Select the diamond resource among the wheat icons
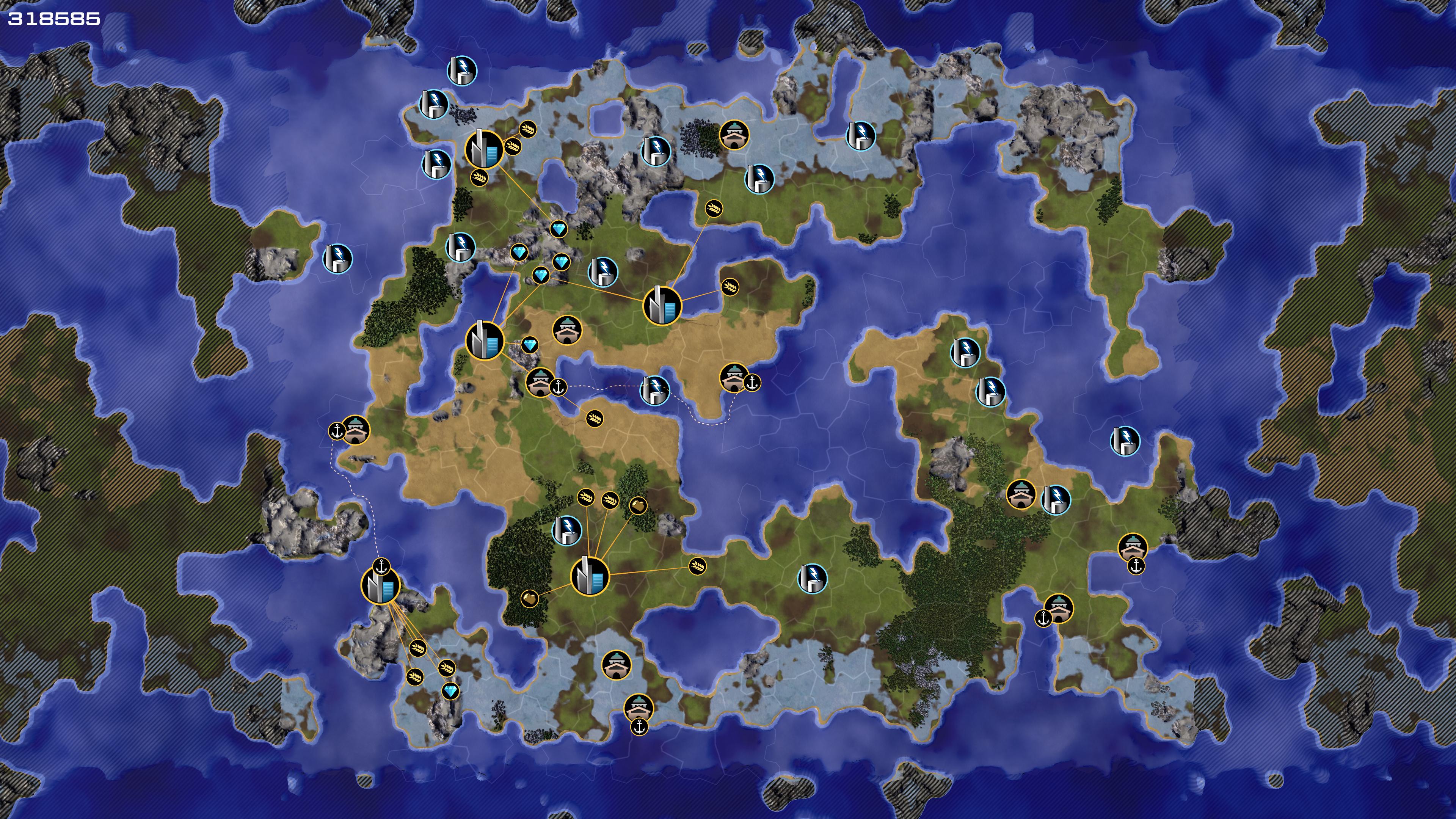Viewport: 1456px width, 819px height. pos(450,691)
